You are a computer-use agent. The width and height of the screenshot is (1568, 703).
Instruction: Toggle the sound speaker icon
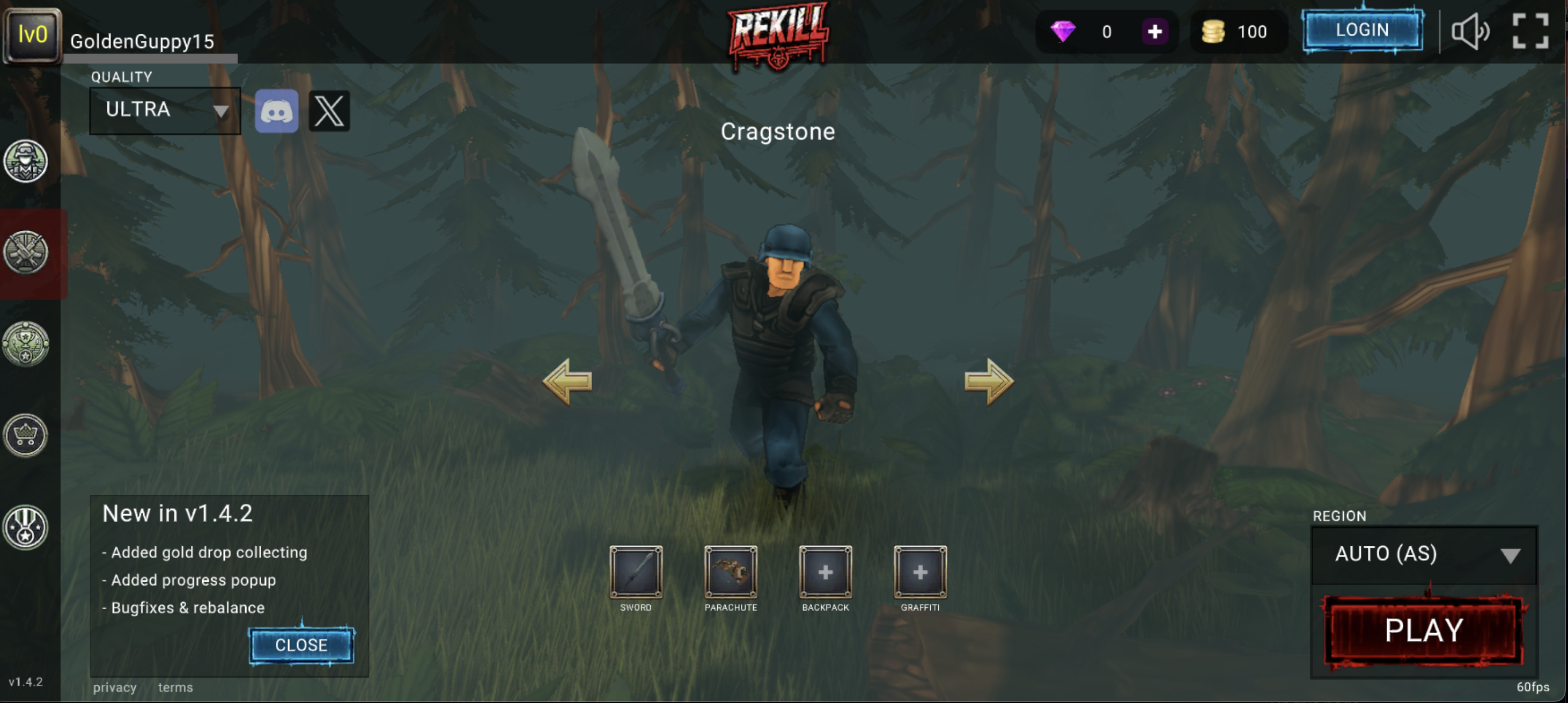click(1470, 32)
